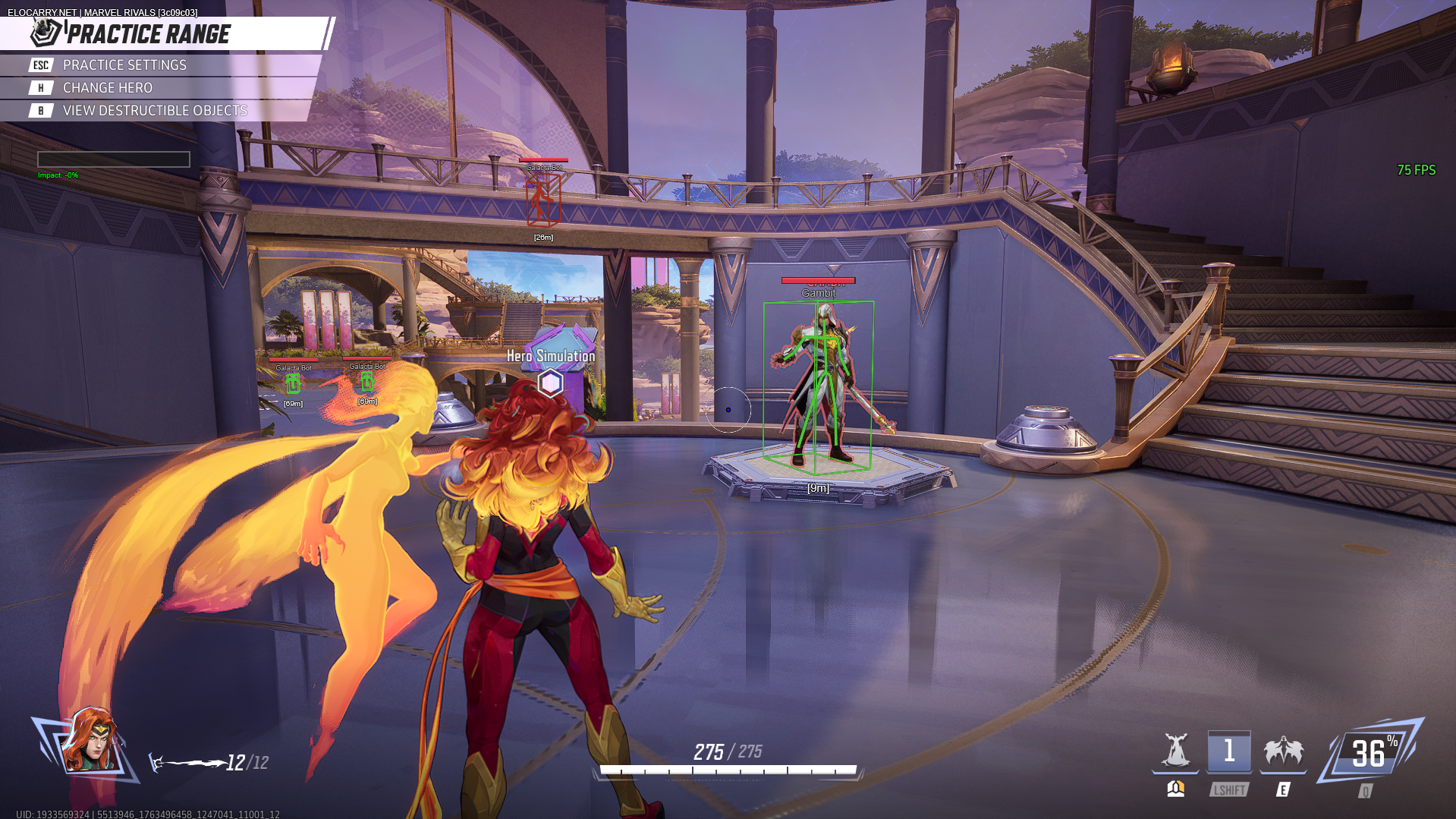
Task: Activate the ability icon above LSHIFT
Action: coord(1228,751)
